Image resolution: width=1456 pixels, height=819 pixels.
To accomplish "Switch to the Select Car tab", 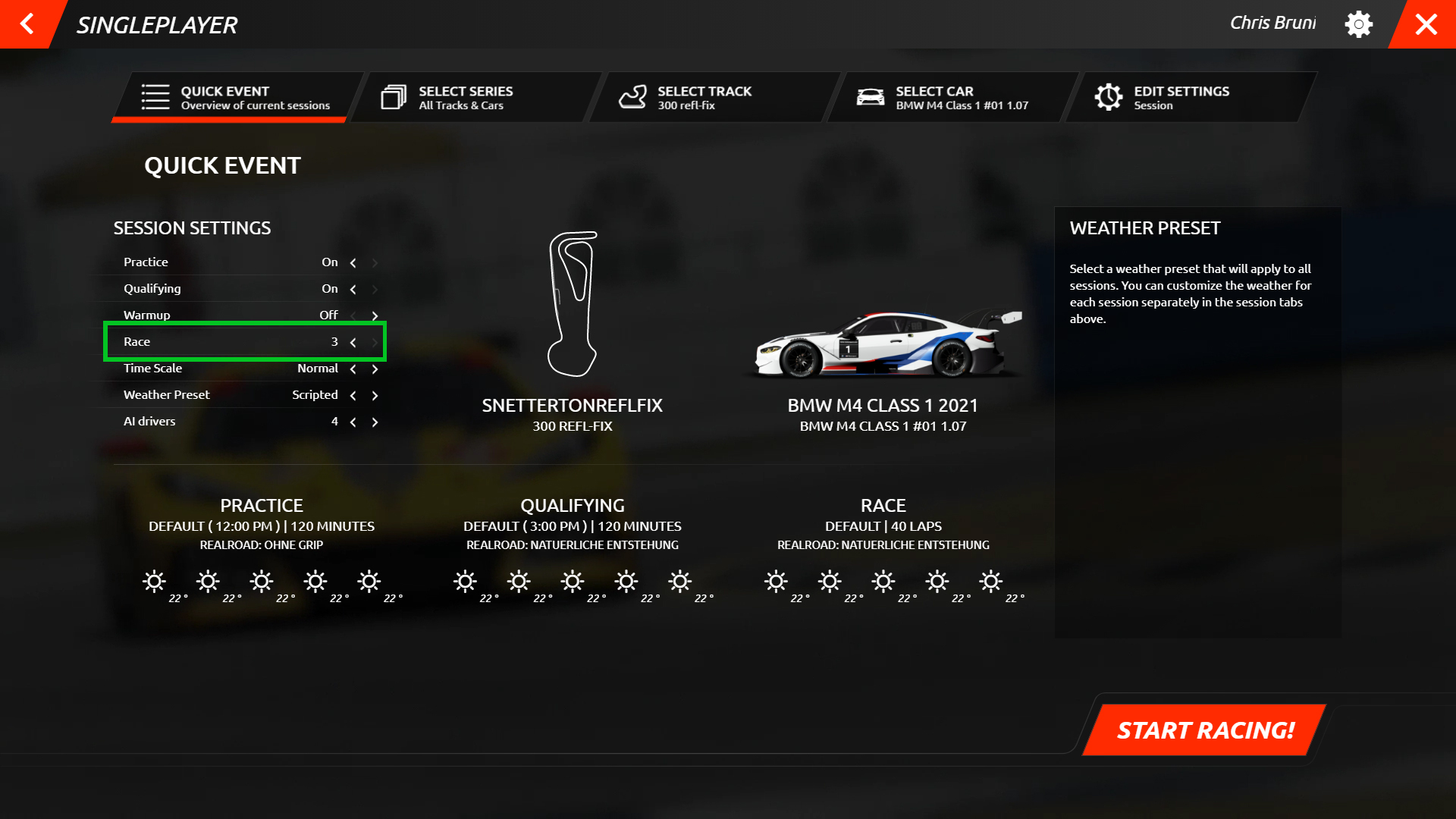I will tap(940, 97).
